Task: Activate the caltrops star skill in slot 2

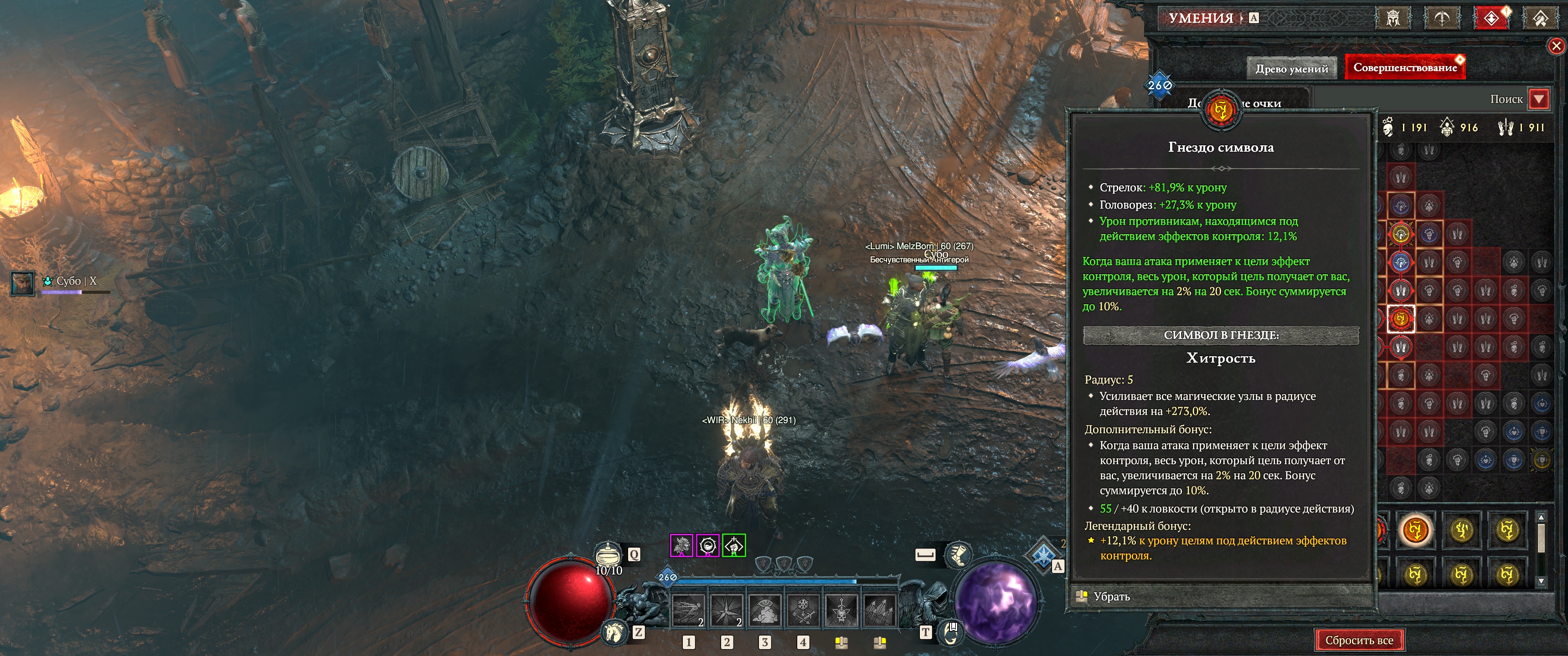Action: click(726, 610)
